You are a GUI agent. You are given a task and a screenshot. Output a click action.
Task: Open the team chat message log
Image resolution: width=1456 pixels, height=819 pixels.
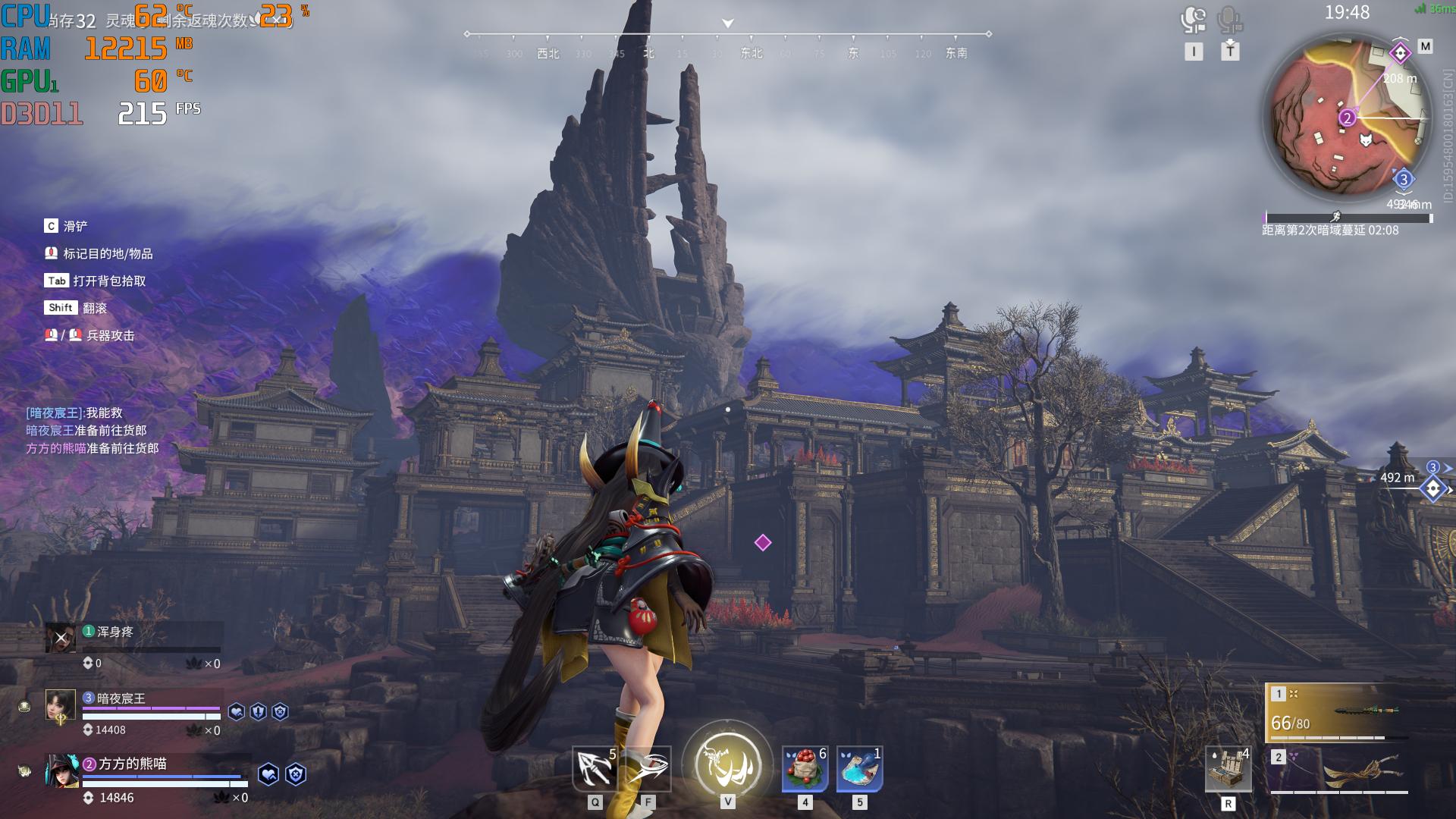coord(93,431)
